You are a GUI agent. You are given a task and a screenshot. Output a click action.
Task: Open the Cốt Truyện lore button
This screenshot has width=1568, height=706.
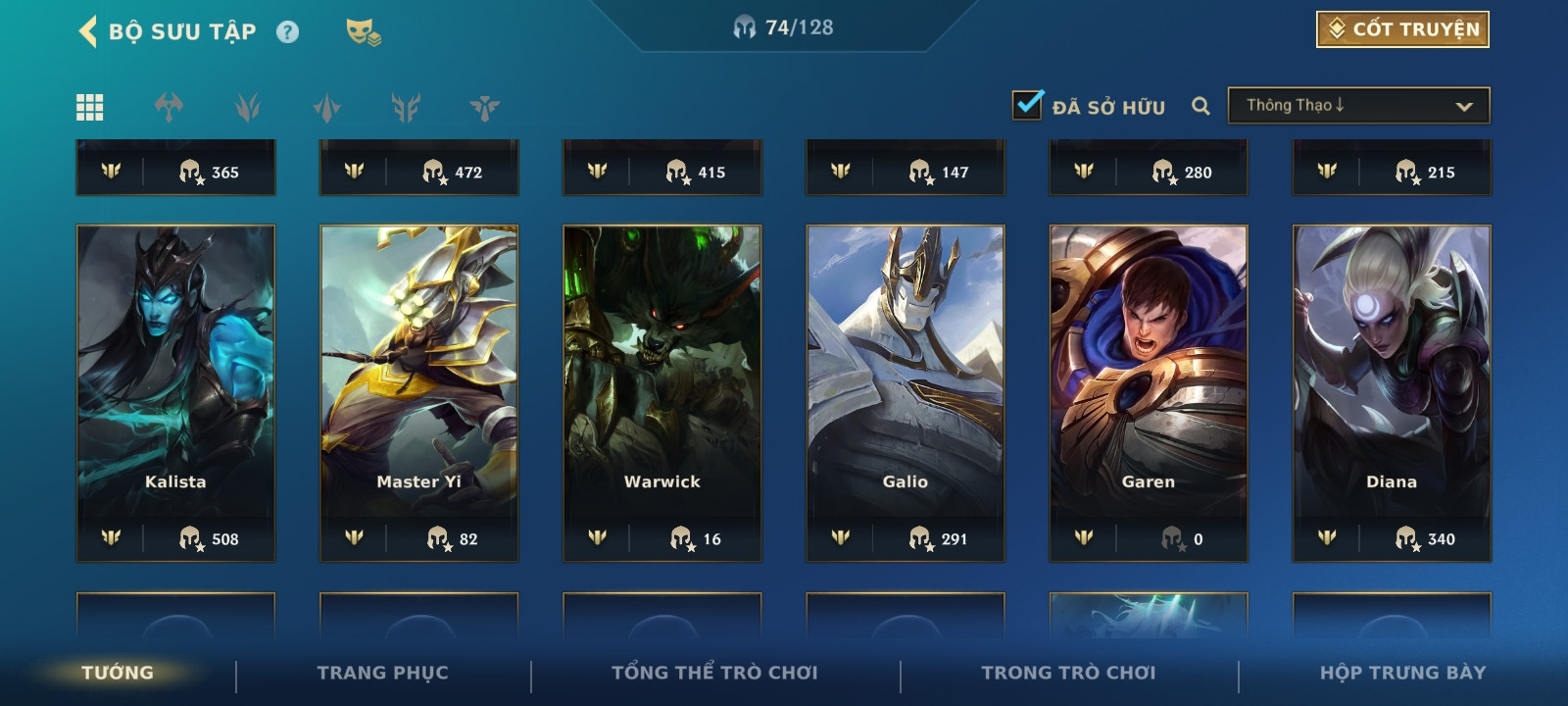point(1402,29)
